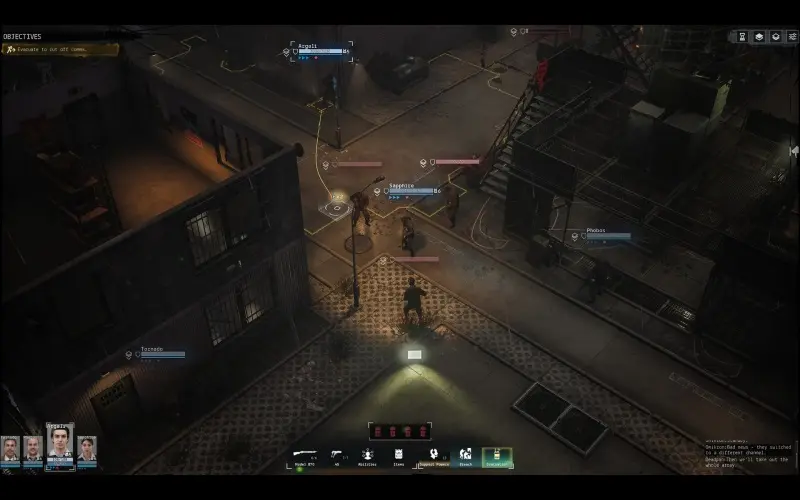Screen dimensions: 800x500
Task: Open the Items menu
Action: click(x=399, y=456)
